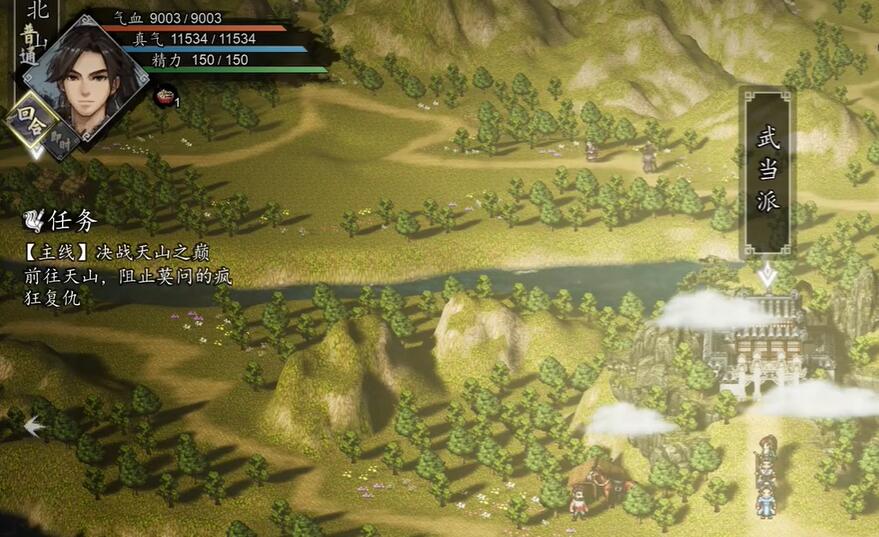Click the white left arrow at screen edge
Image resolution: width=879 pixels, height=537 pixels.
pyautogui.click(x=32, y=426)
